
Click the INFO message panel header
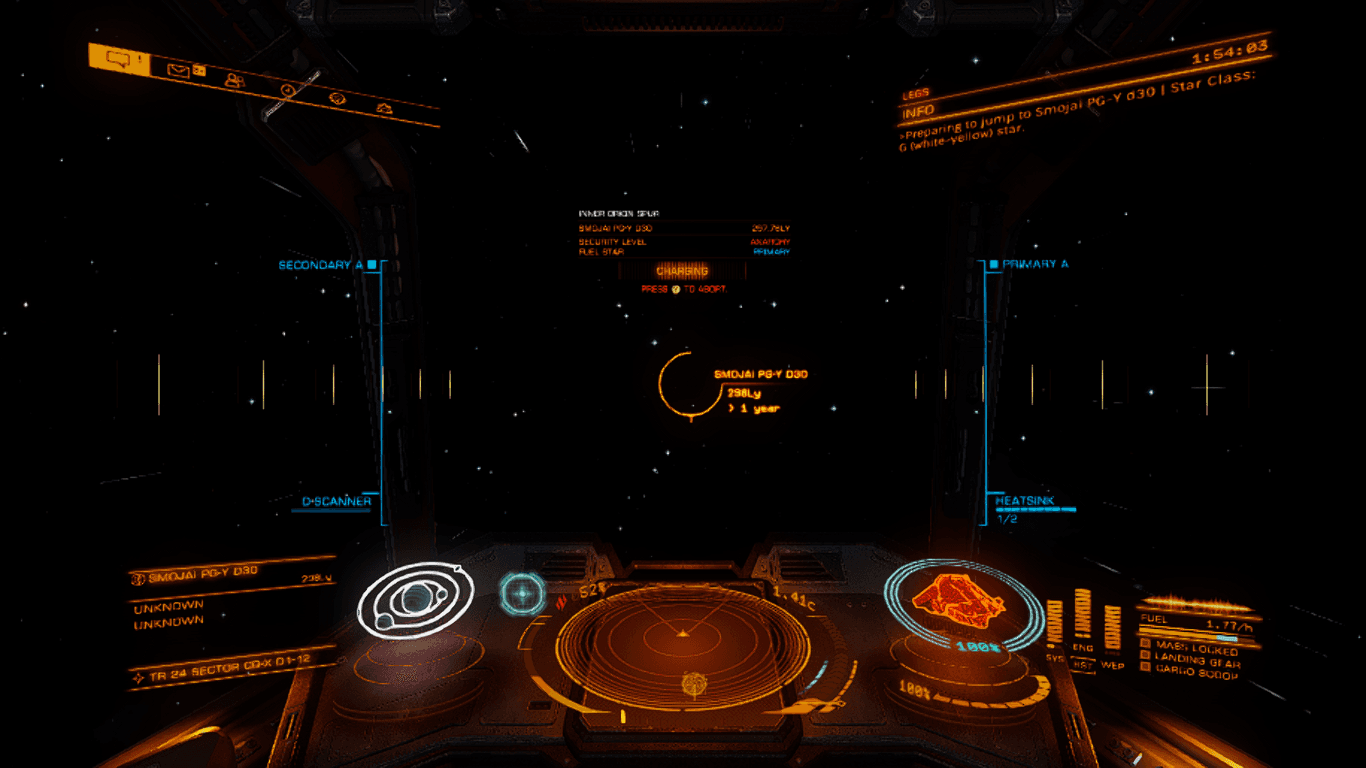pyautogui.click(x=920, y=110)
